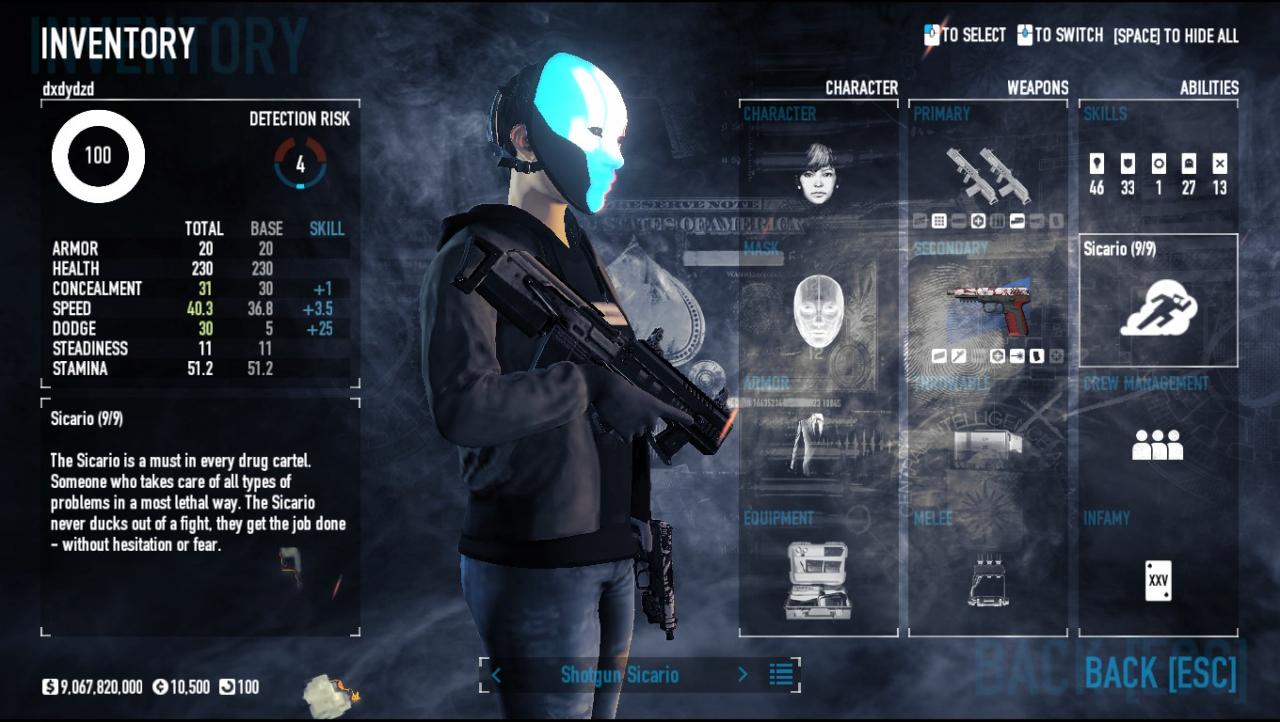
Task: Choose the Melee weapon slot
Action: pos(988,580)
